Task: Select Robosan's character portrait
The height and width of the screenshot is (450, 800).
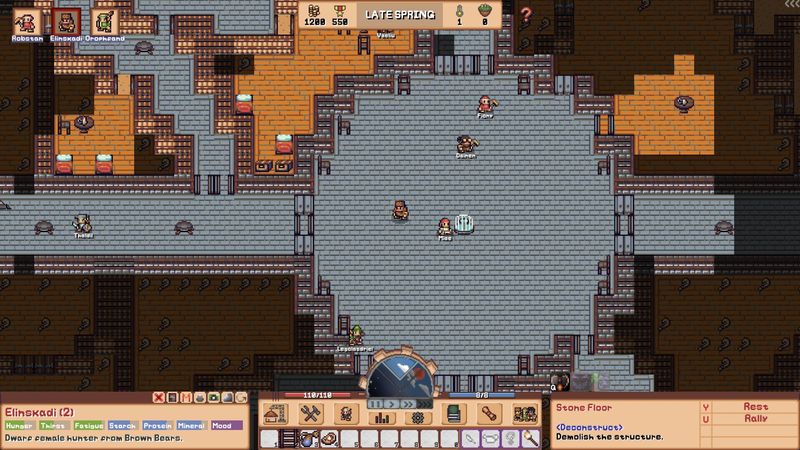Action: tap(23, 20)
